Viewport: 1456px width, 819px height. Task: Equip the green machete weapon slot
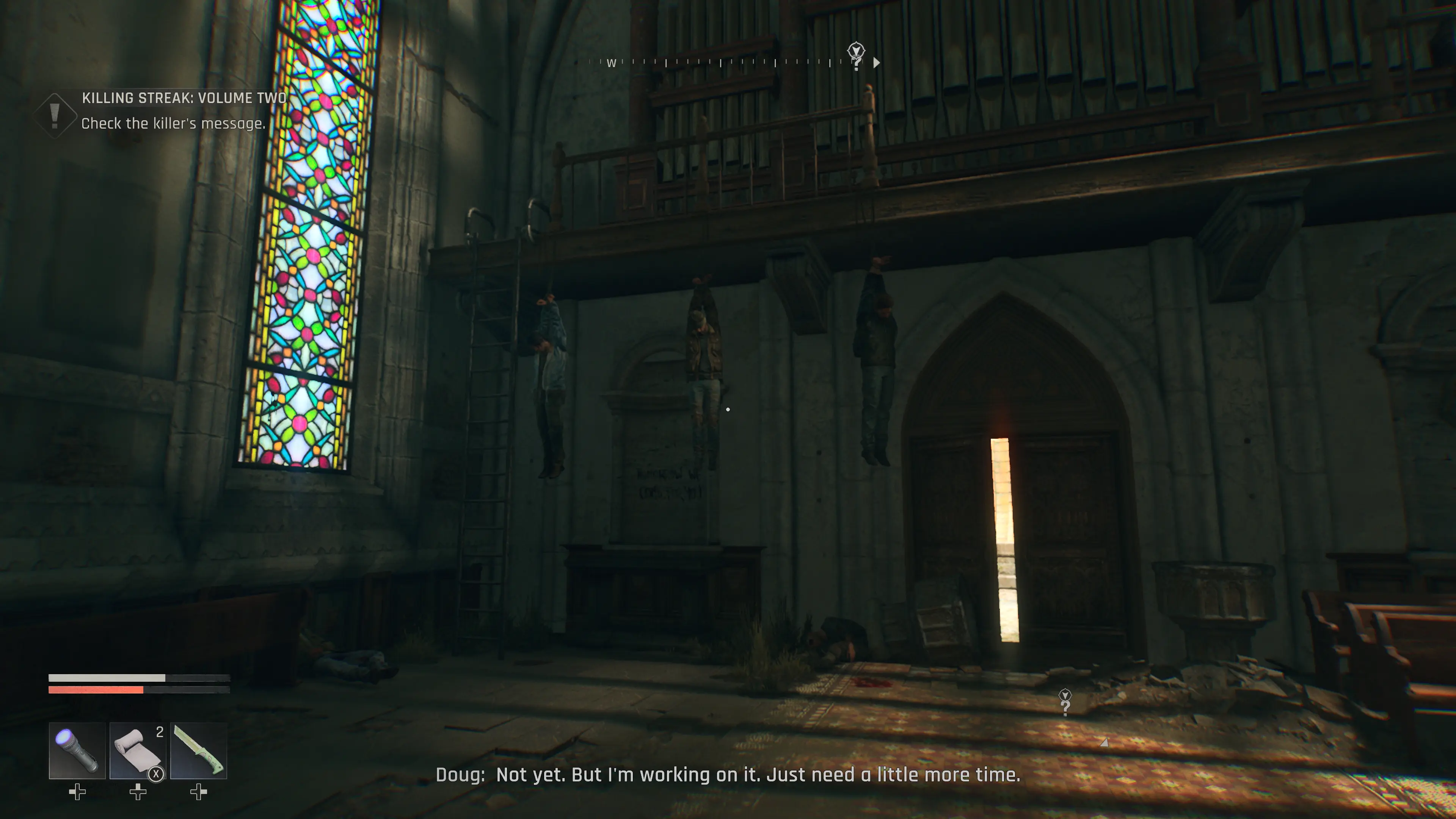point(198,750)
